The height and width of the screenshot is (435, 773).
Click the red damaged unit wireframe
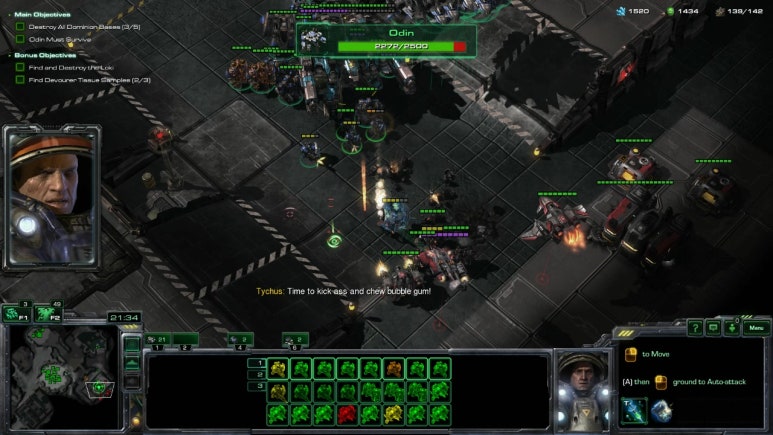click(x=346, y=412)
